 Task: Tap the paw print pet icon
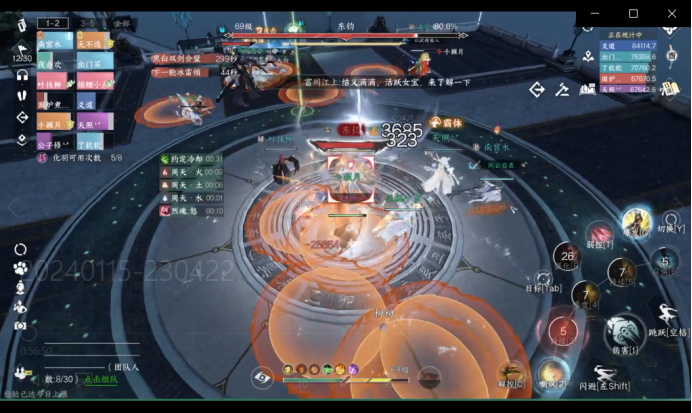[20, 268]
